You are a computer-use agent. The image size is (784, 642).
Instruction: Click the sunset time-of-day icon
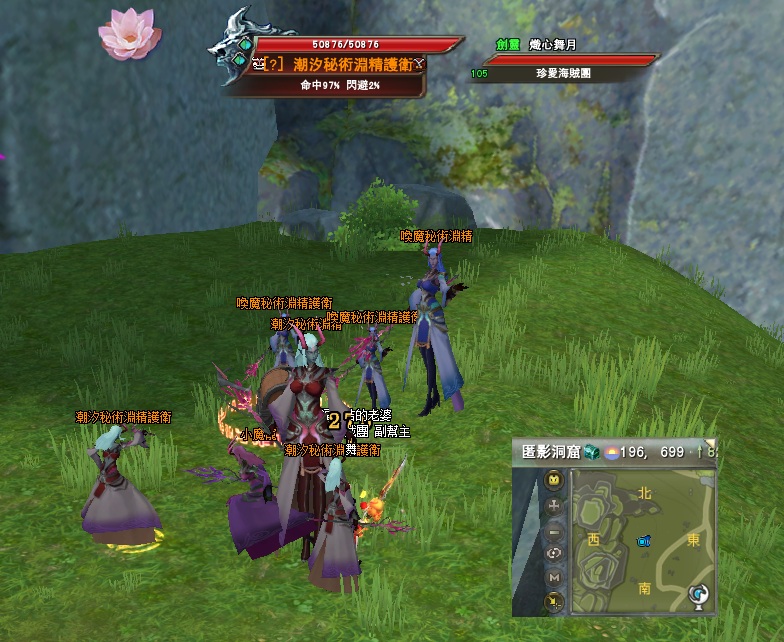click(610, 452)
